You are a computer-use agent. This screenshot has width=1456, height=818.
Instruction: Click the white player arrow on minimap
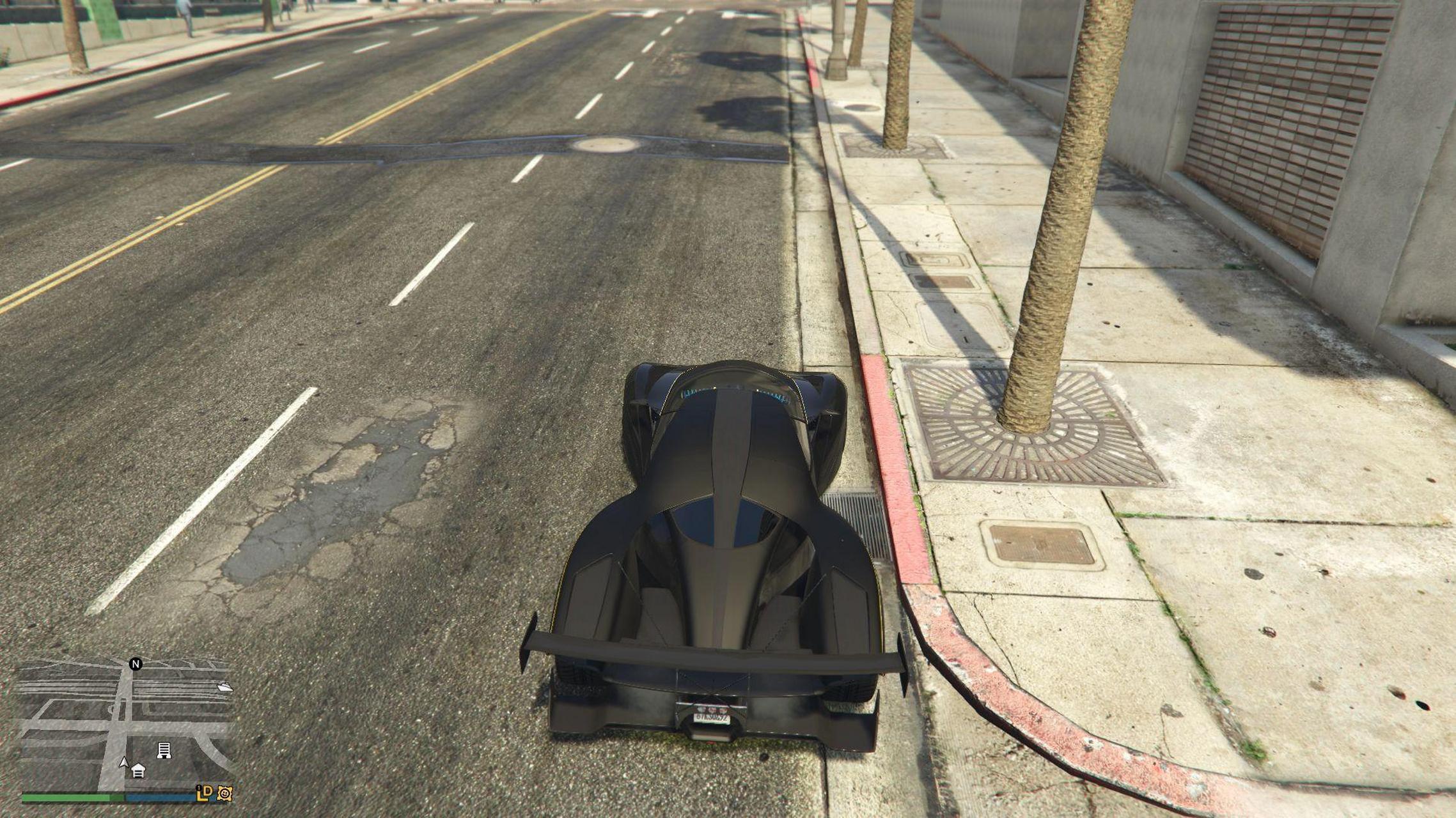coord(124,762)
